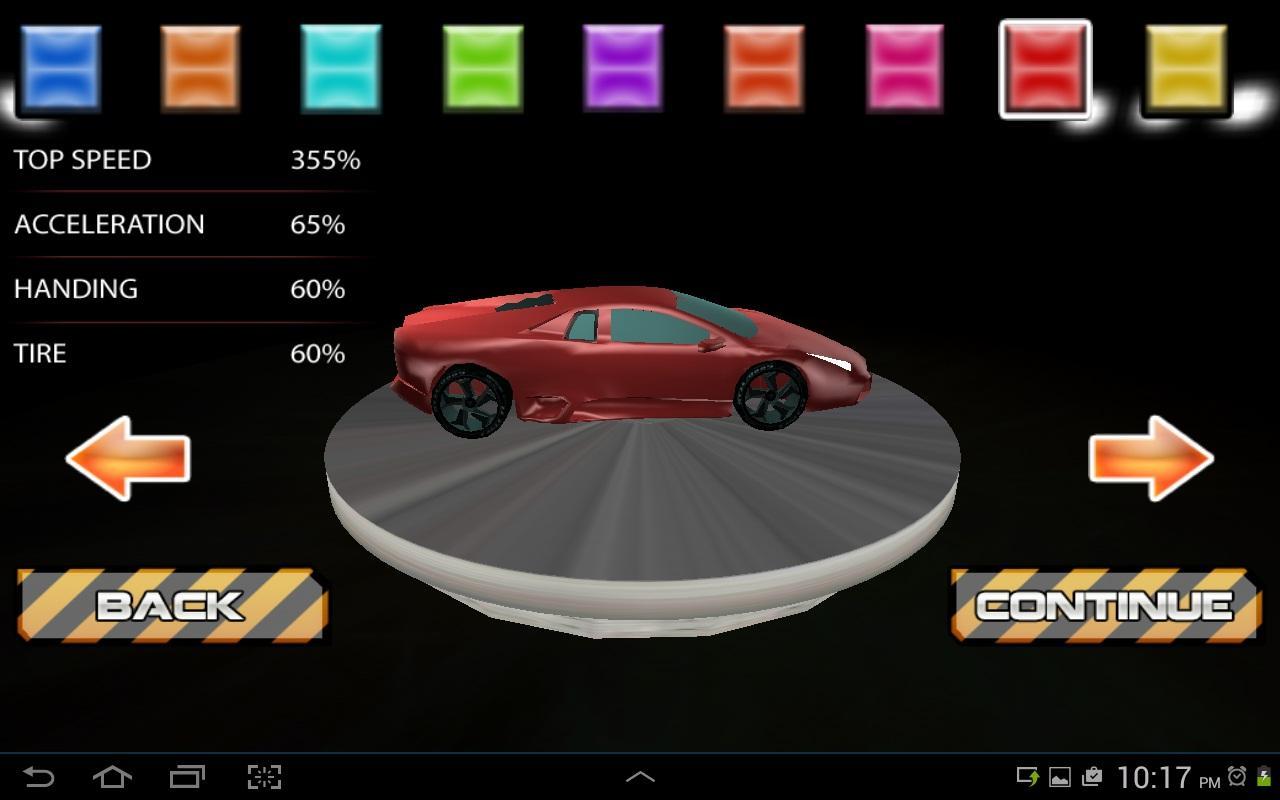
Task: Tap the red car model on the platform
Action: click(630, 360)
